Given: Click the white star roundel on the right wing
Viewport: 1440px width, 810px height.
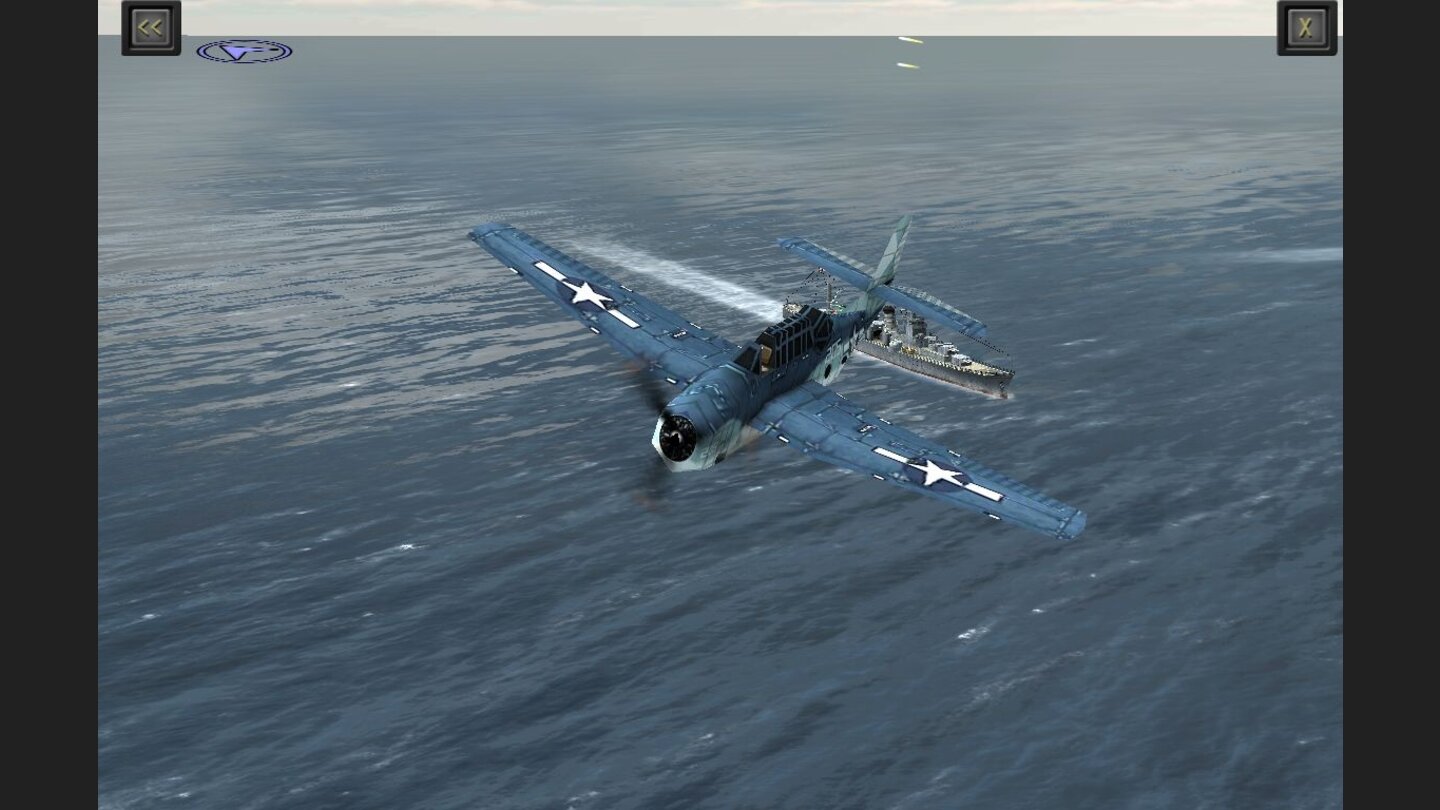Looking at the screenshot, I should pyautogui.click(x=937, y=472).
